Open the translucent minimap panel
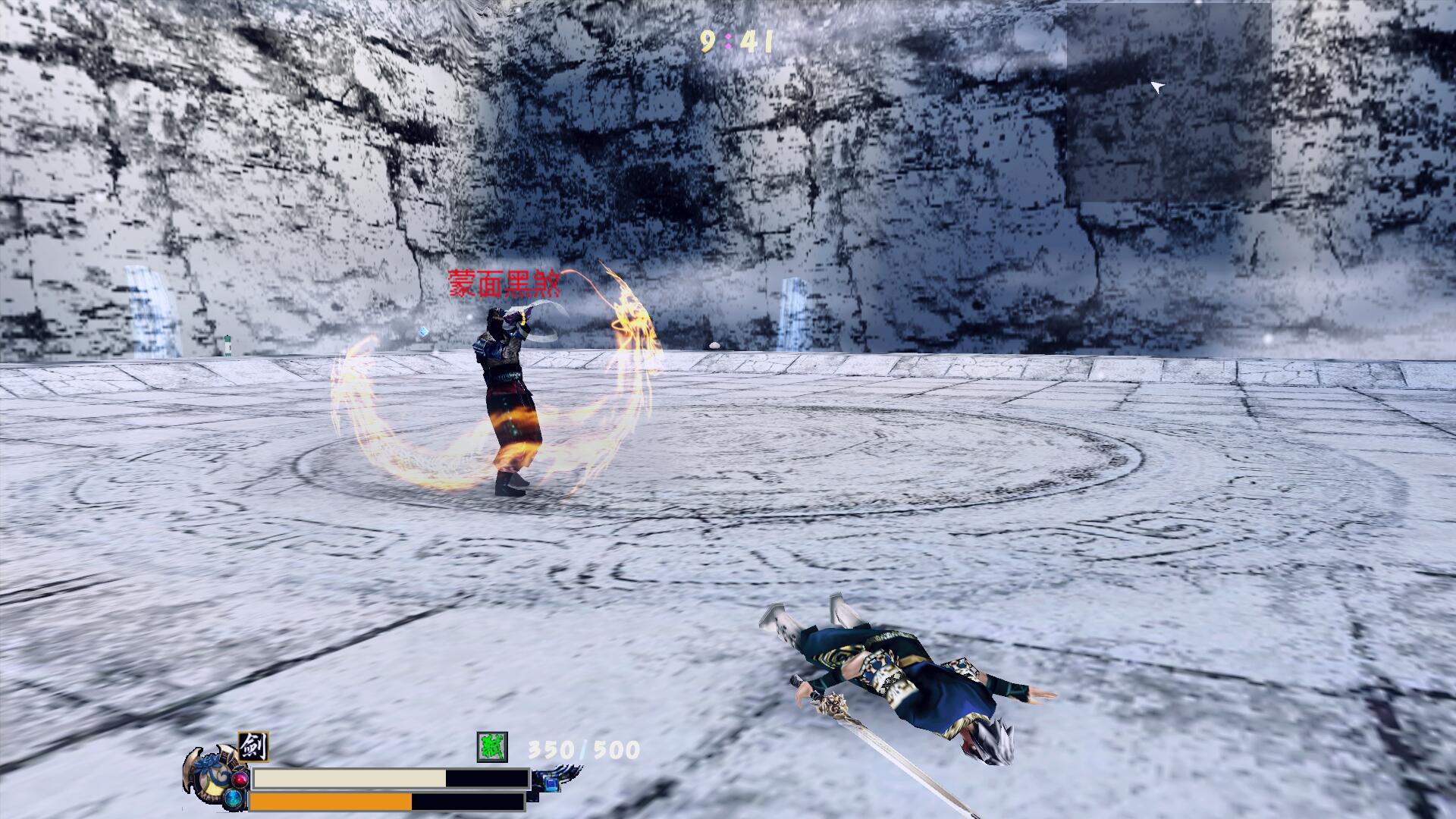 [x=1169, y=102]
